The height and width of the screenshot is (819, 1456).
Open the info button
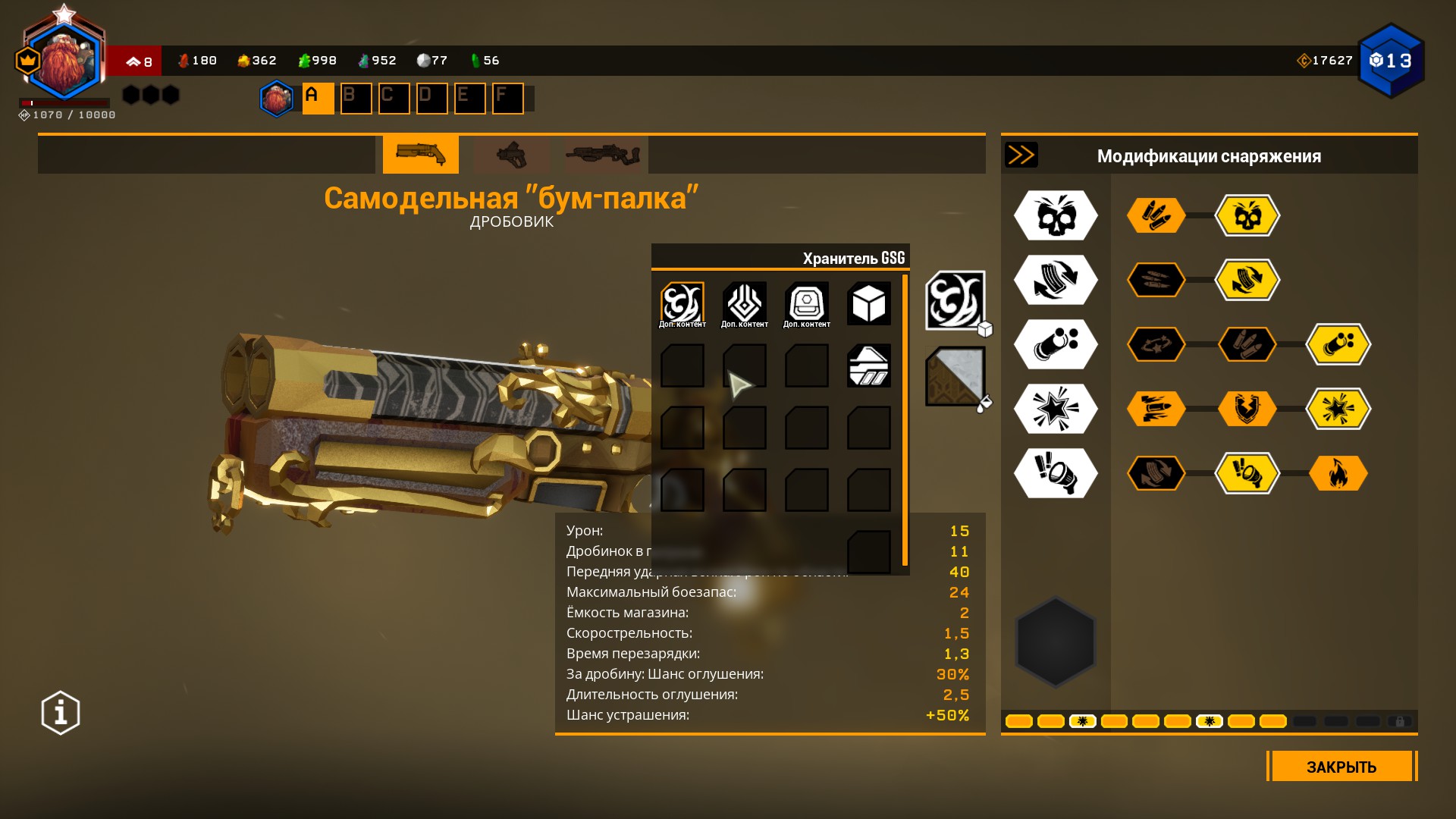pyautogui.click(x=61, y=712)
